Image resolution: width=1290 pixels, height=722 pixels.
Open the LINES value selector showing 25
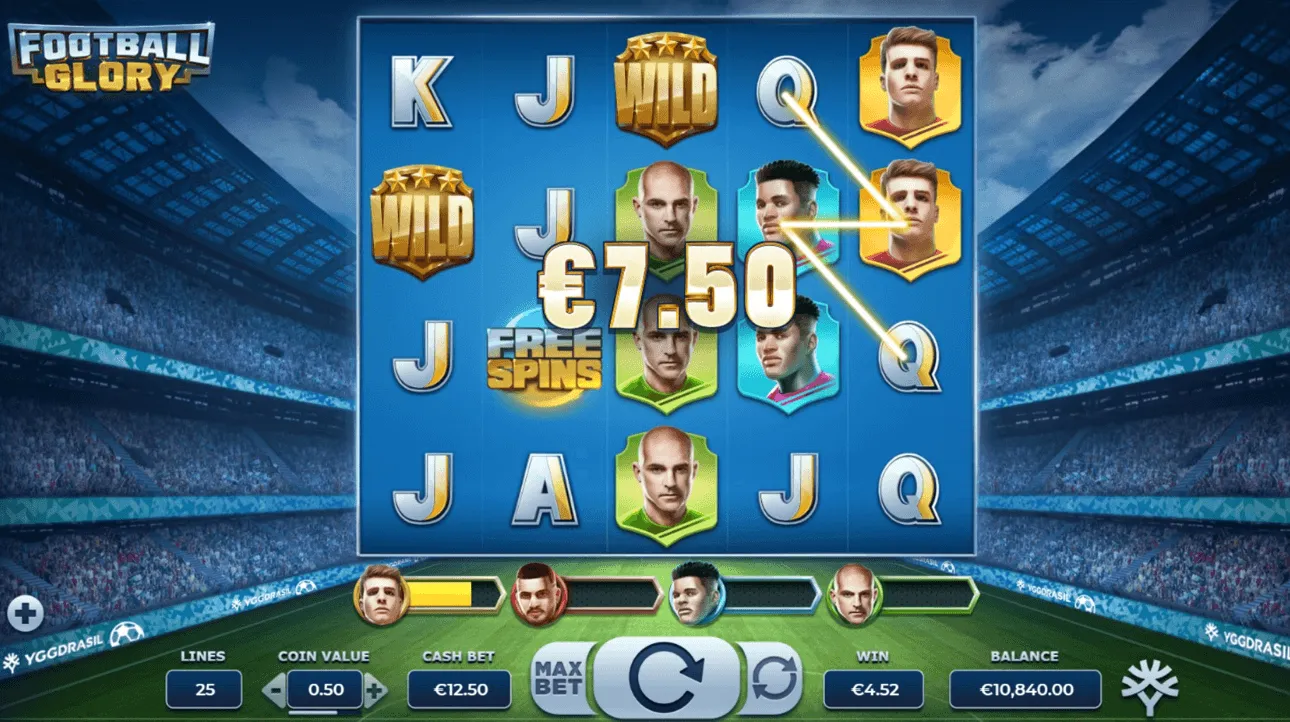[x=205, y=689]
